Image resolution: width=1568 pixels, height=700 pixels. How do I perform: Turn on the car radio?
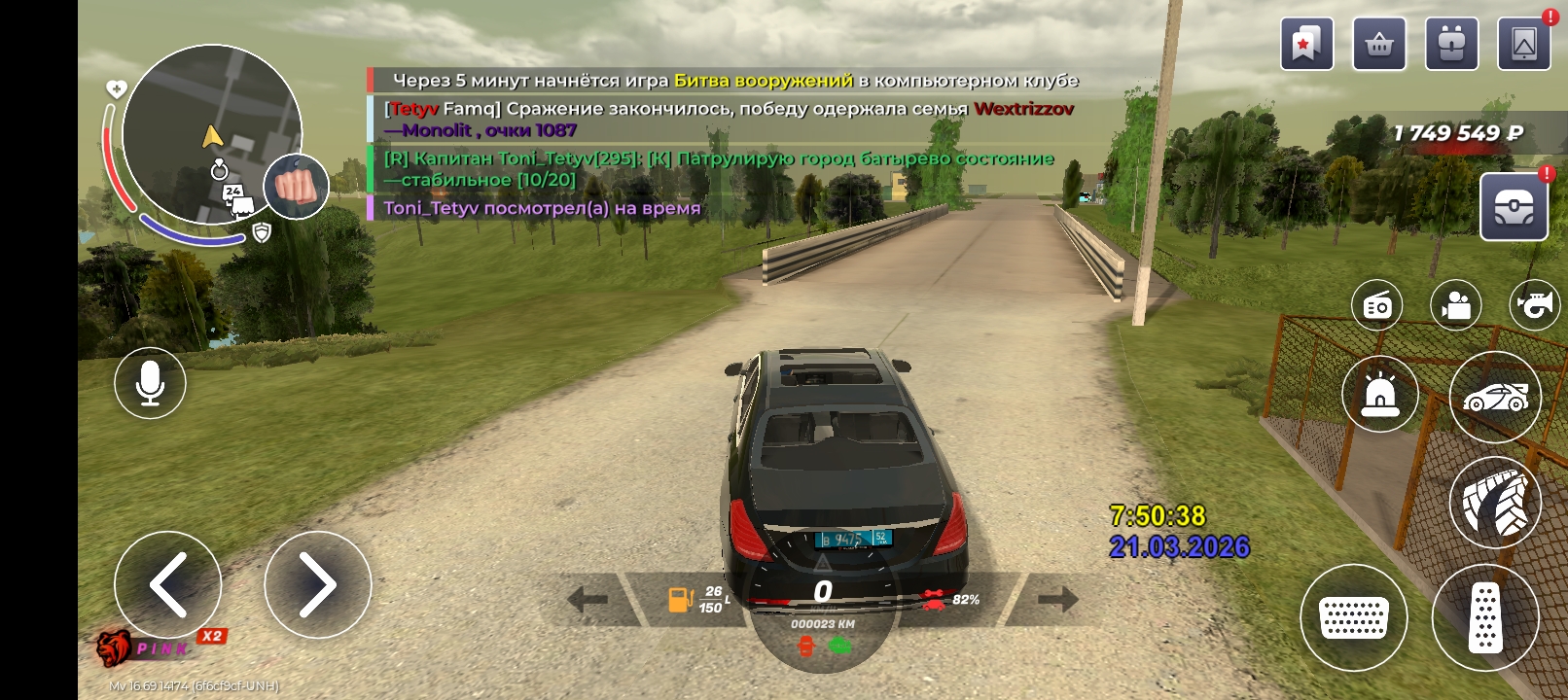coord(1376,305)
